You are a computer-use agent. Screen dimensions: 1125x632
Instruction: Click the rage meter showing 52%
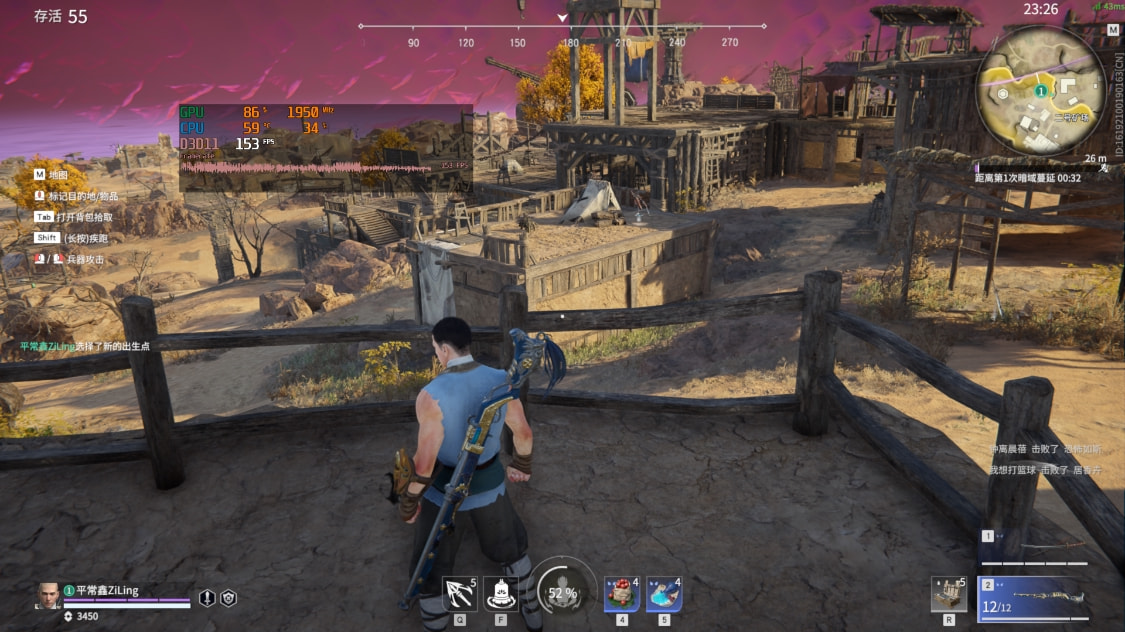click(562, 592)
